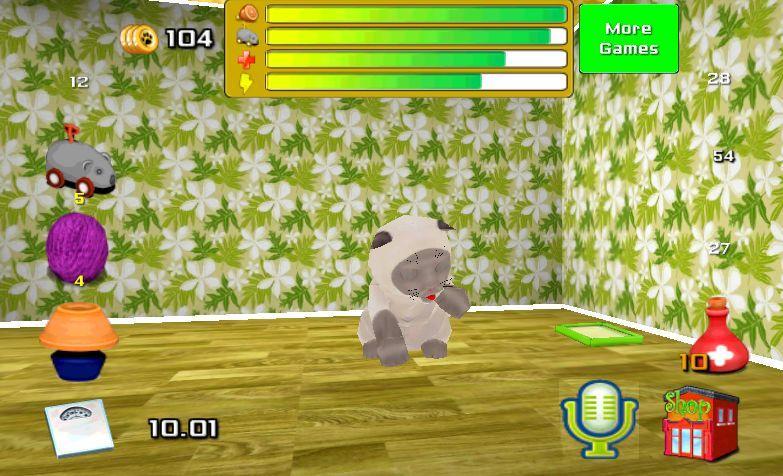Tap the orange and blue food bowl
The height and width of the screenshot is (476, 783).
point(78,340)
